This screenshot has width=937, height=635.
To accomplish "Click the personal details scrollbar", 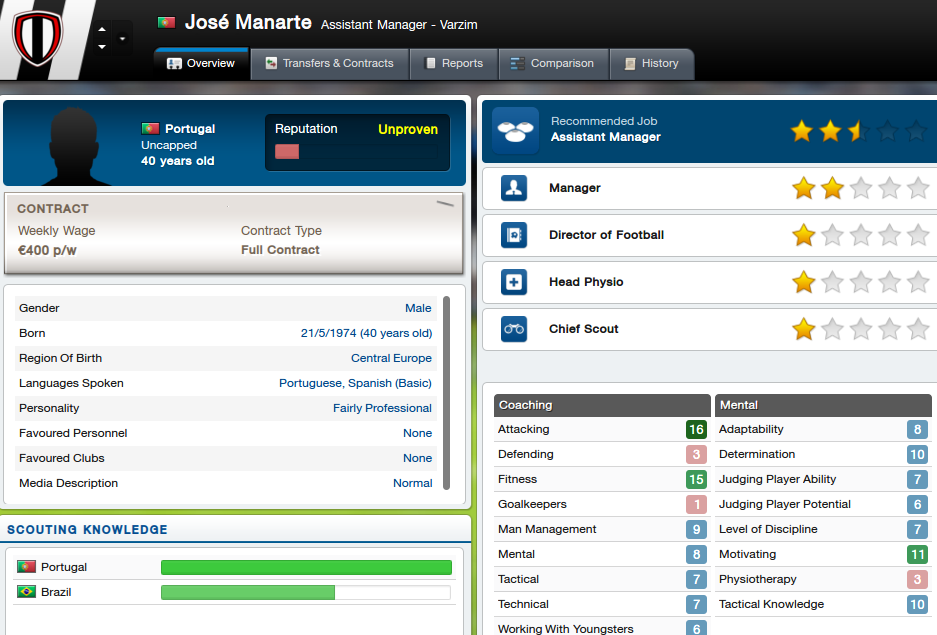I will 446,390.
